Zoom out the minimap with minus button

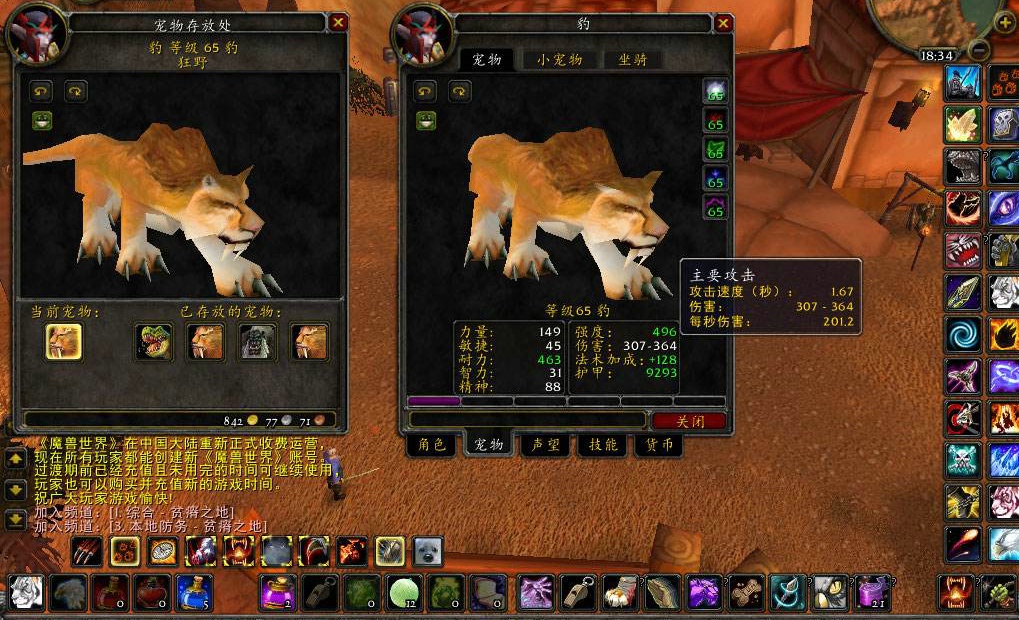[x=980, y=49]
